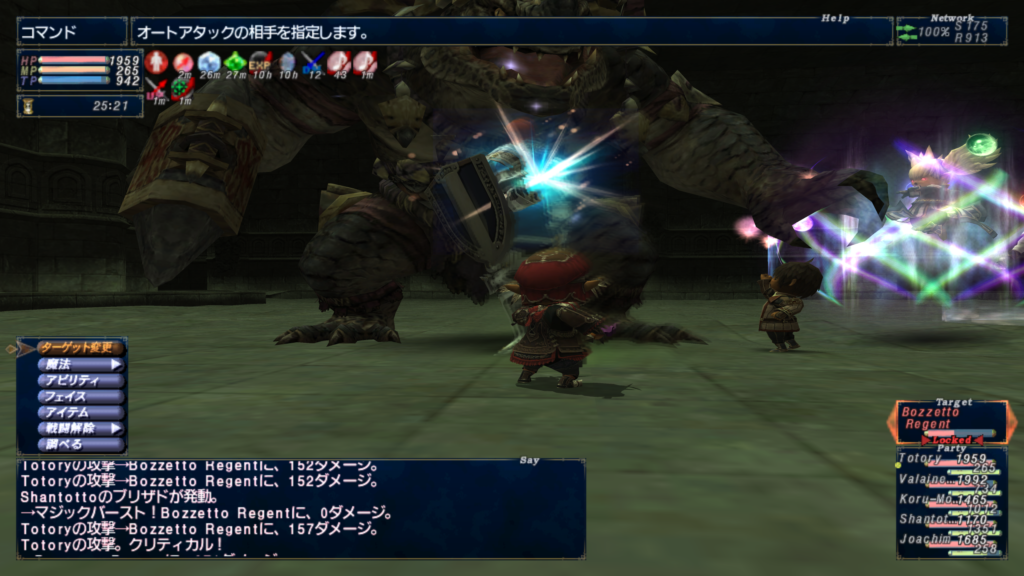Click the ice crystal status icon
Viewport: 1024px width, 576px height.
pyautogui.click(x=208, y=63)
